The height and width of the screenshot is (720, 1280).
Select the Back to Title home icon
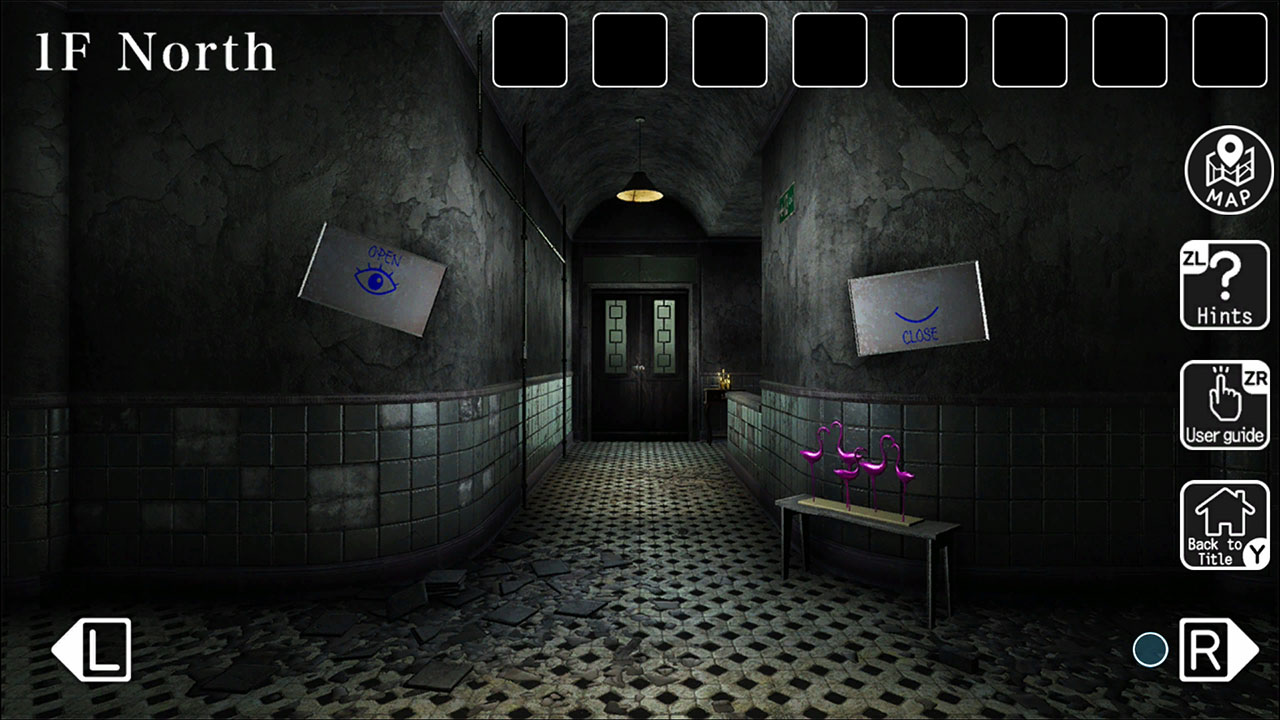tap(1225, 524)
